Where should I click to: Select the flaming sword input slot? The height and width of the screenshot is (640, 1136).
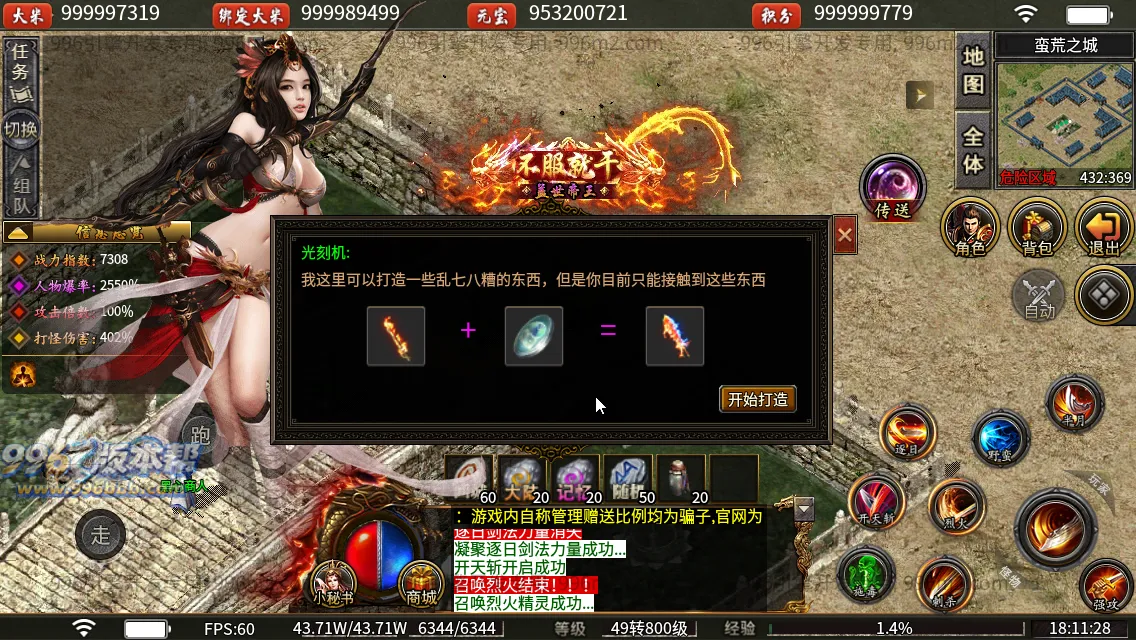coord(396,336)
